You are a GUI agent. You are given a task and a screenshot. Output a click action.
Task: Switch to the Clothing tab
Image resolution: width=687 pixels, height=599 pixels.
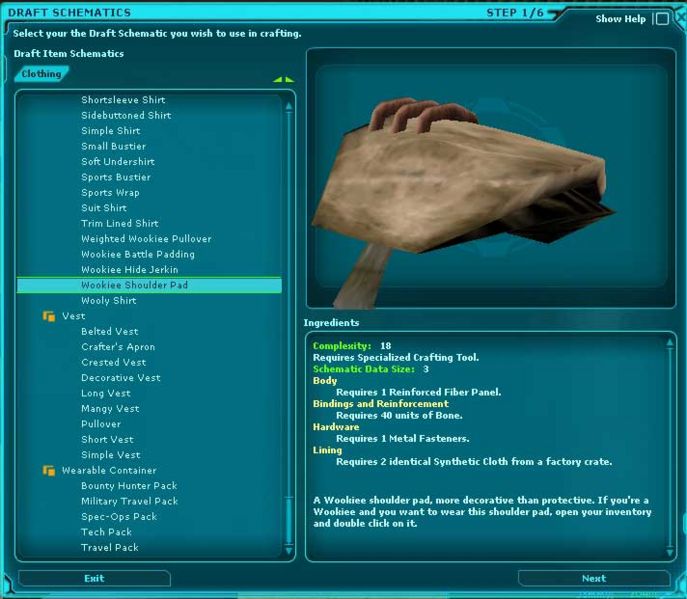tap(41, 74)
